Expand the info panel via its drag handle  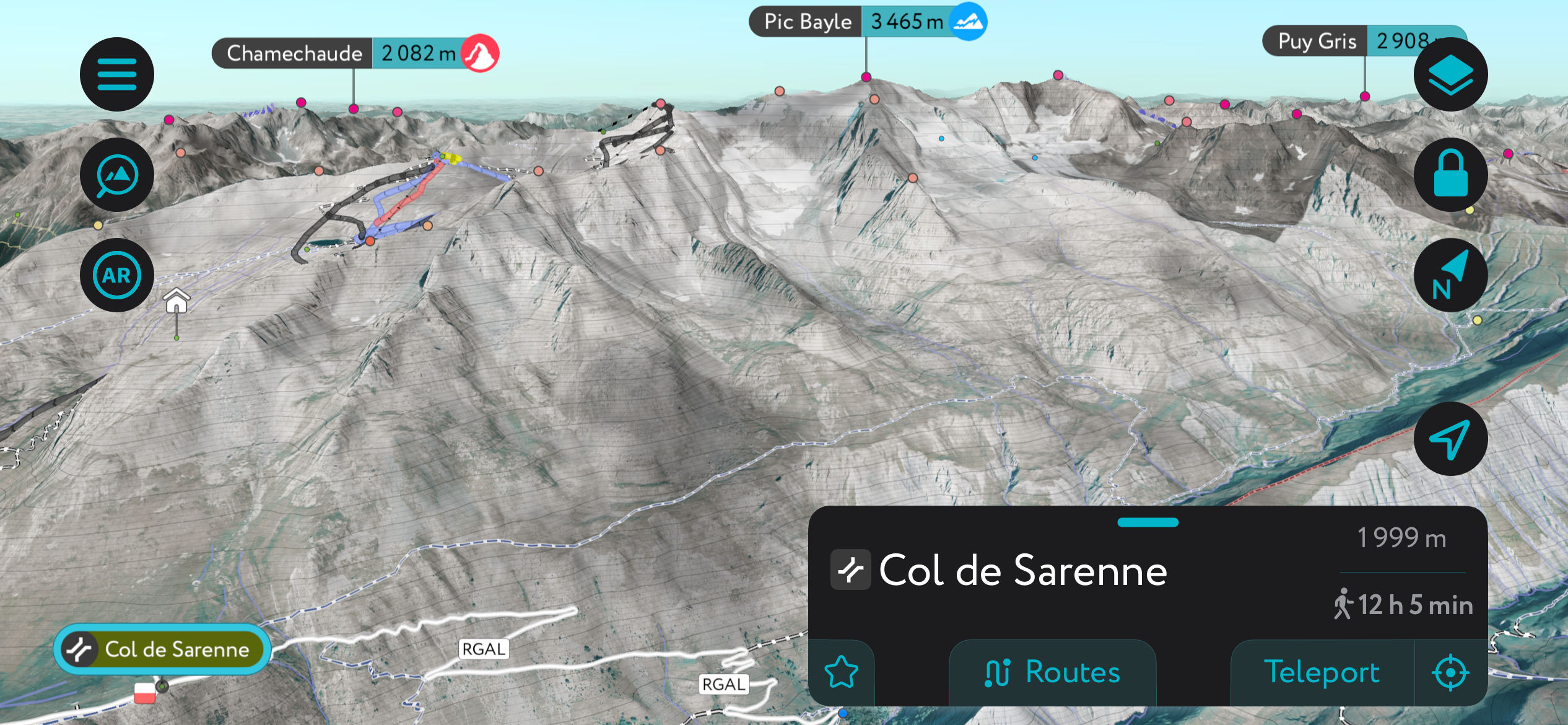[1148, 522]
